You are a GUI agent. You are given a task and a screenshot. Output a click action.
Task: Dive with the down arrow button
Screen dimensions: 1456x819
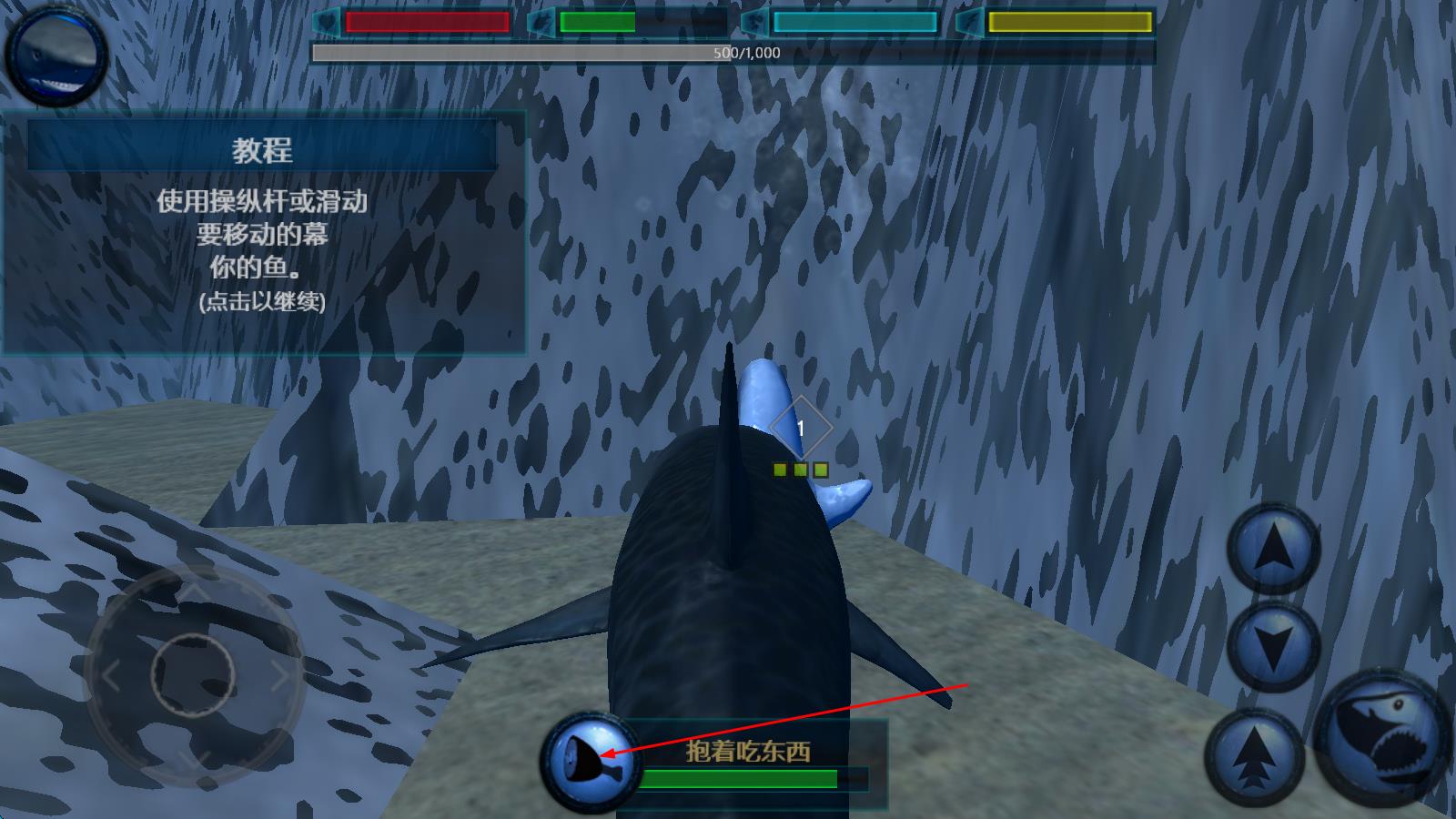(1273, 645)
